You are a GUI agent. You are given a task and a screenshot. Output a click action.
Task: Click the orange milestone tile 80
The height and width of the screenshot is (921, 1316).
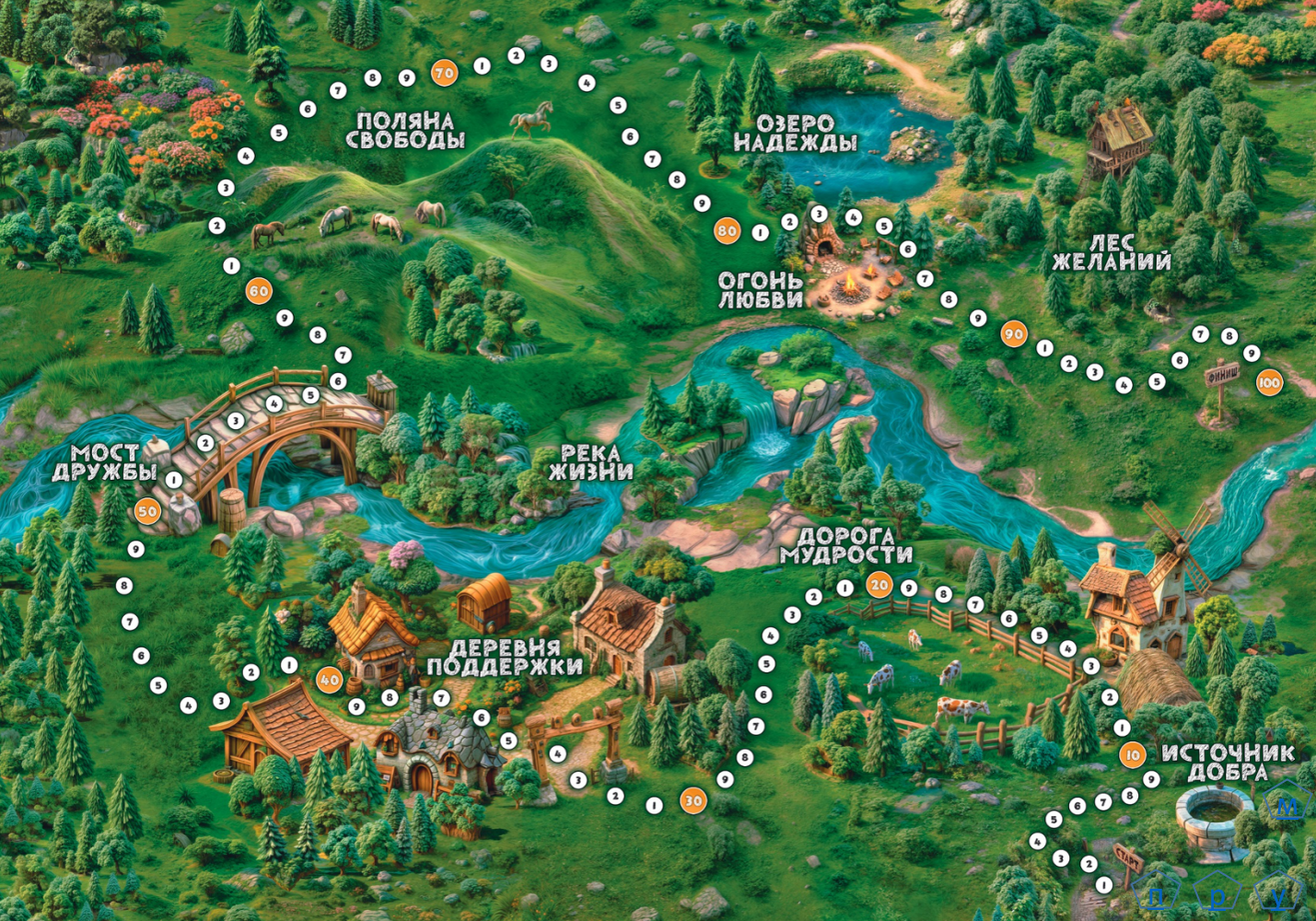(x=727, y=231)
